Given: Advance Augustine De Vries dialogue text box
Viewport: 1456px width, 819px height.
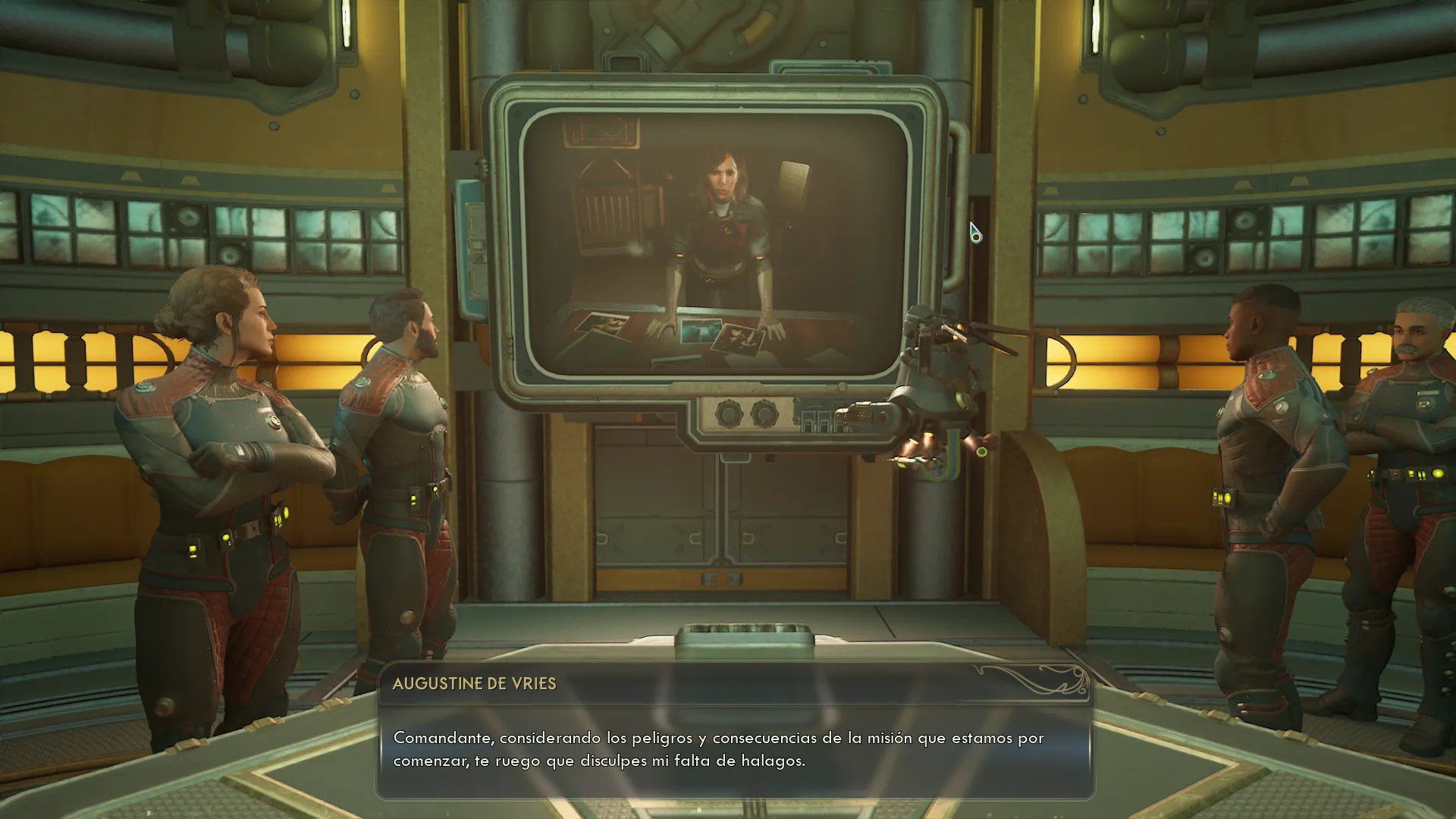Looking at the screenshot, I should click(734, 748).
